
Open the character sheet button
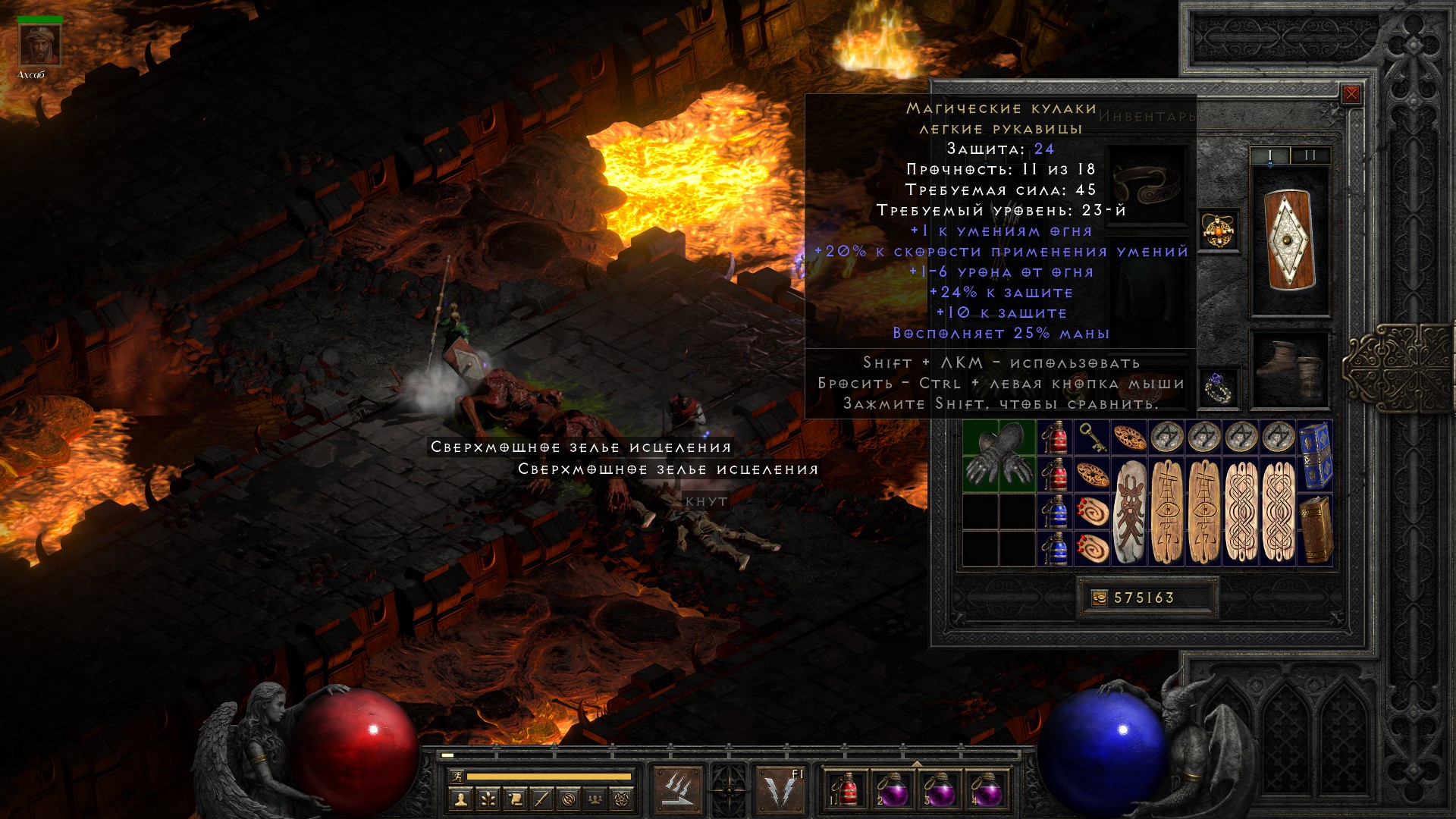pyautogui.click(x=460, y=799)
